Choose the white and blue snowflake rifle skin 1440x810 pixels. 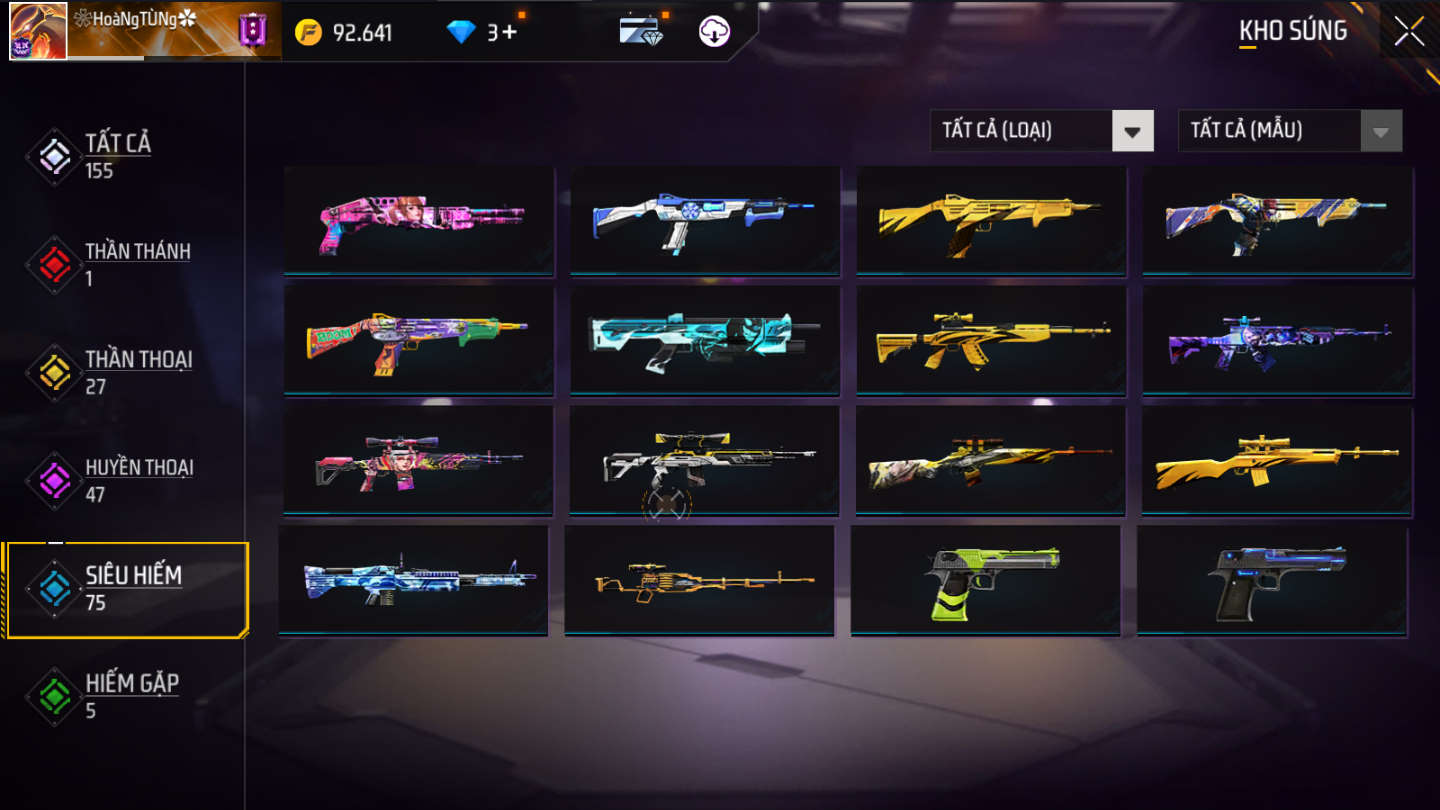click(705, 220)
